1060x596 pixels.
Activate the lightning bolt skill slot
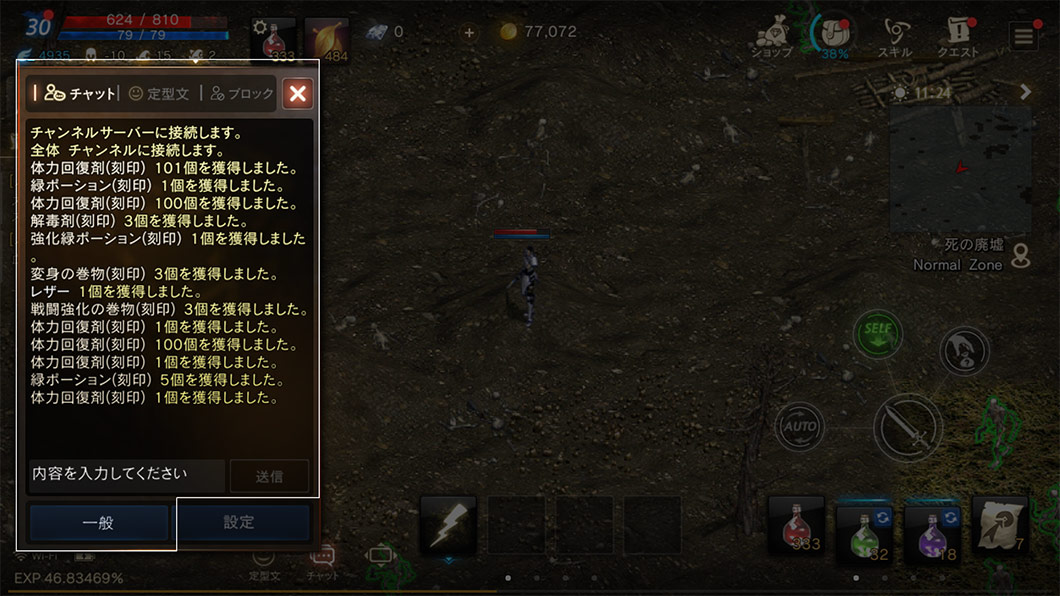click(x=447, y=525)
